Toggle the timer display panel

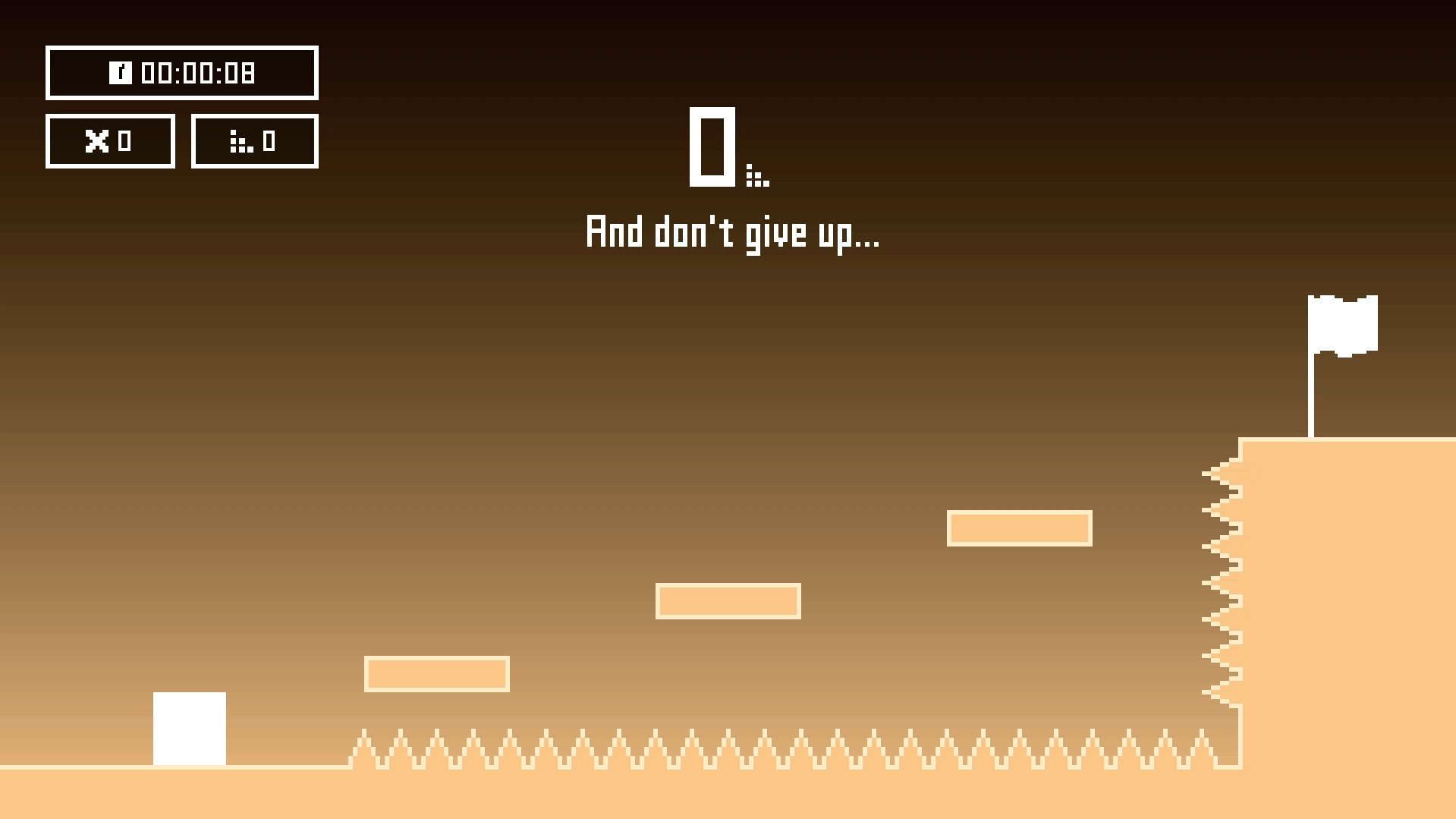(182, 73)
